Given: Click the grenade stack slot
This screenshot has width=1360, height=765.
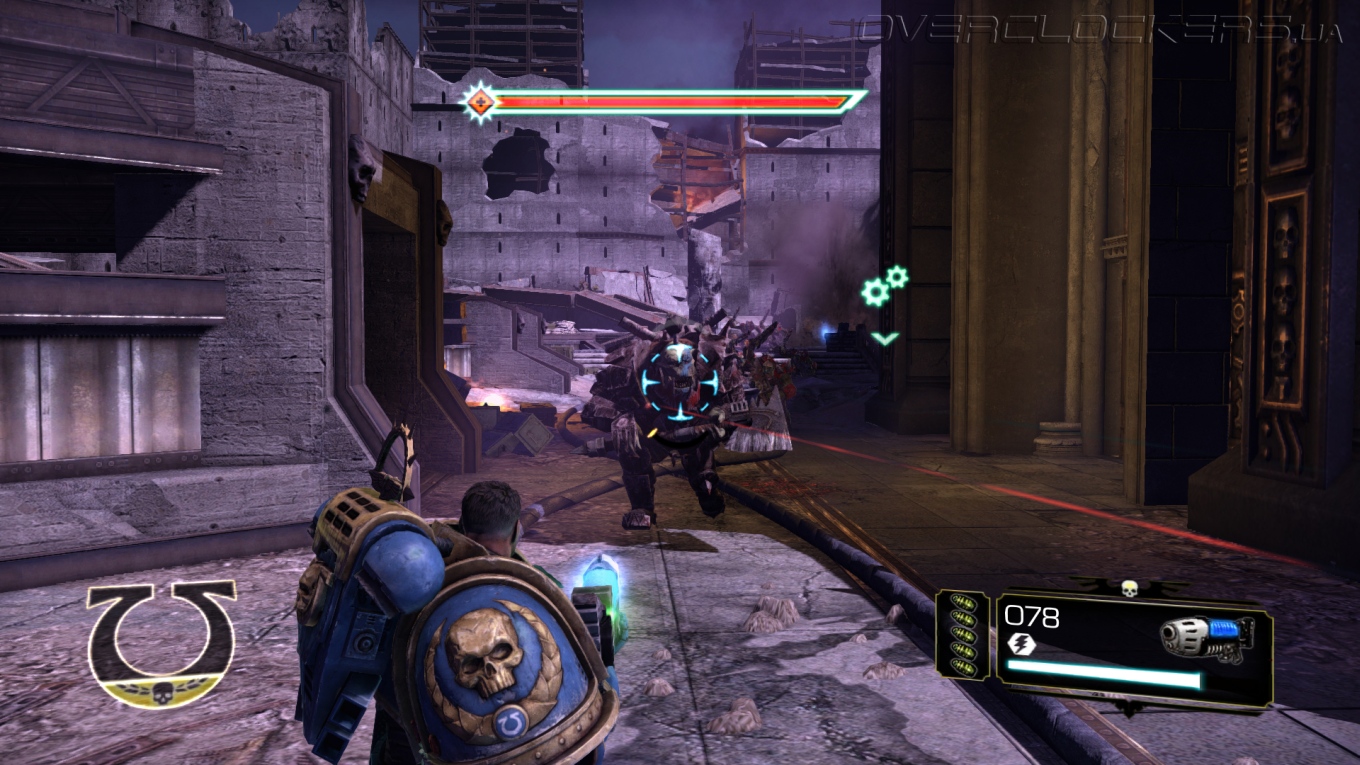Looking at the screenshot, I should (x=962, y=634).
